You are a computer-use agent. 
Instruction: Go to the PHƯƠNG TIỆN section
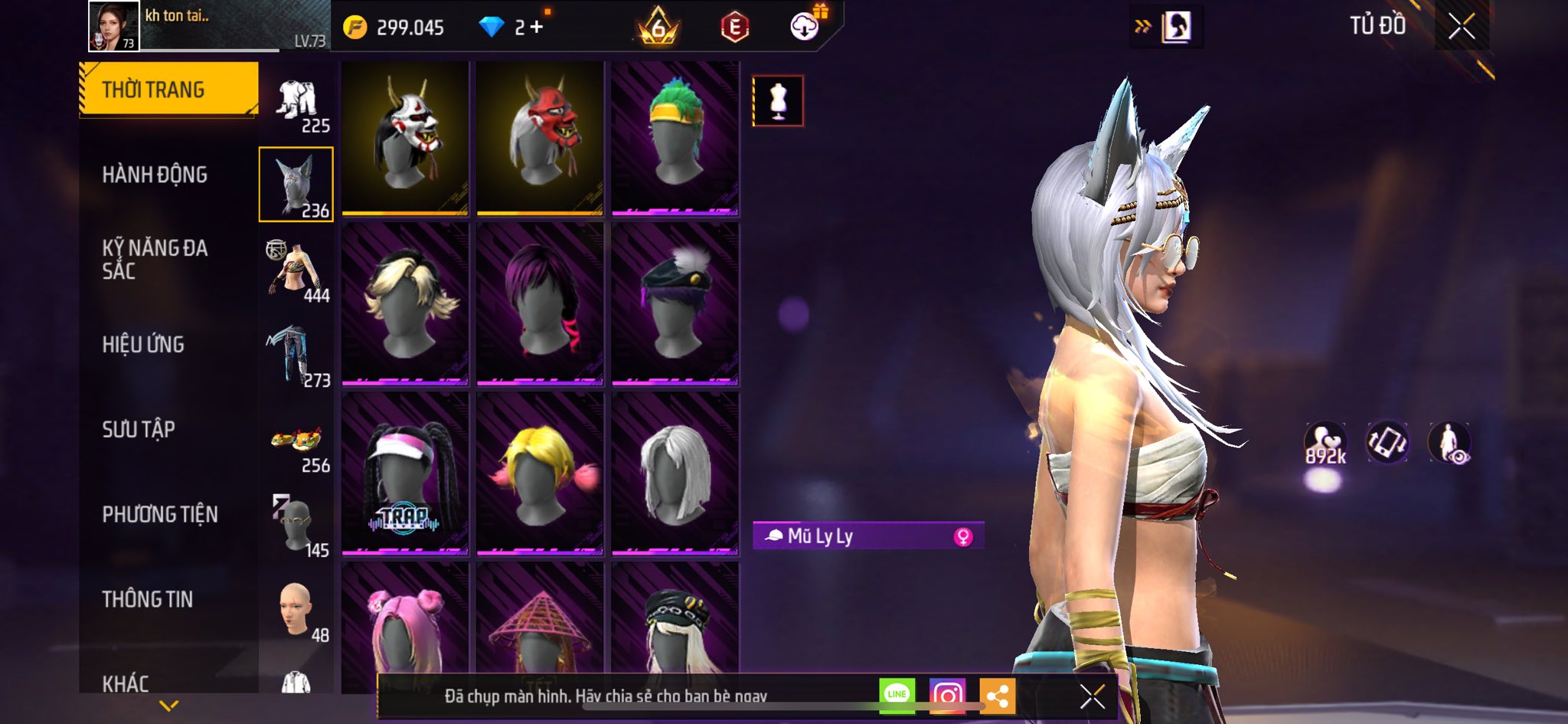pyautogui.click(x=160, y=514)
